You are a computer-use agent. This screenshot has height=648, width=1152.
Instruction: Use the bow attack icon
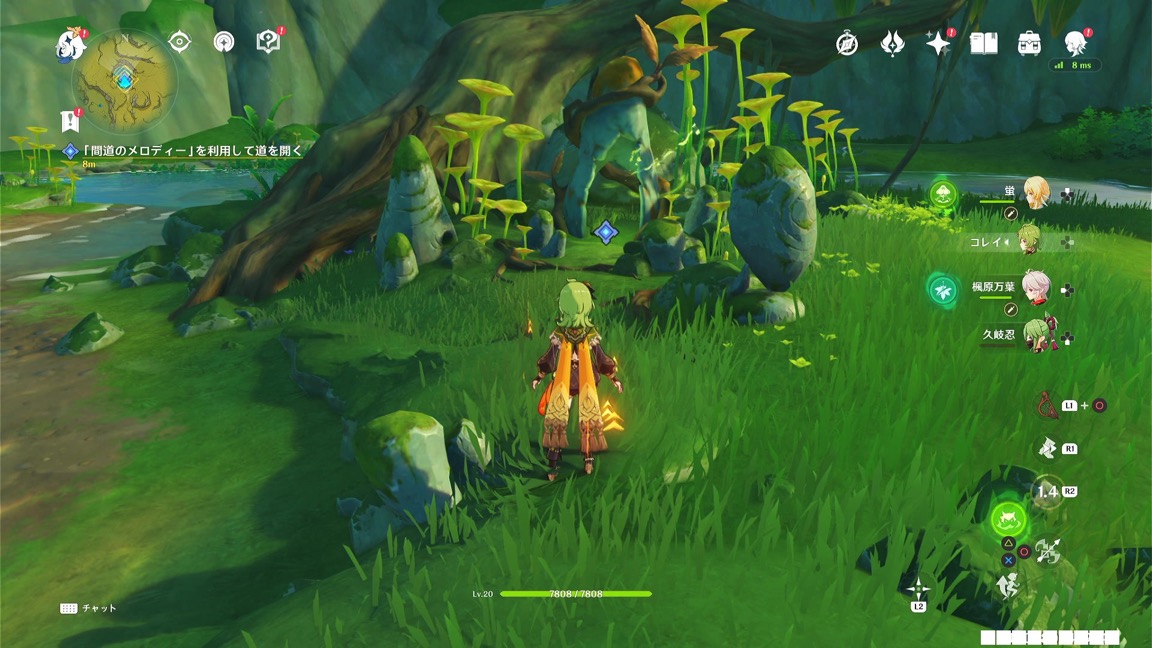pyautogui.click(x=1047, y=405)
